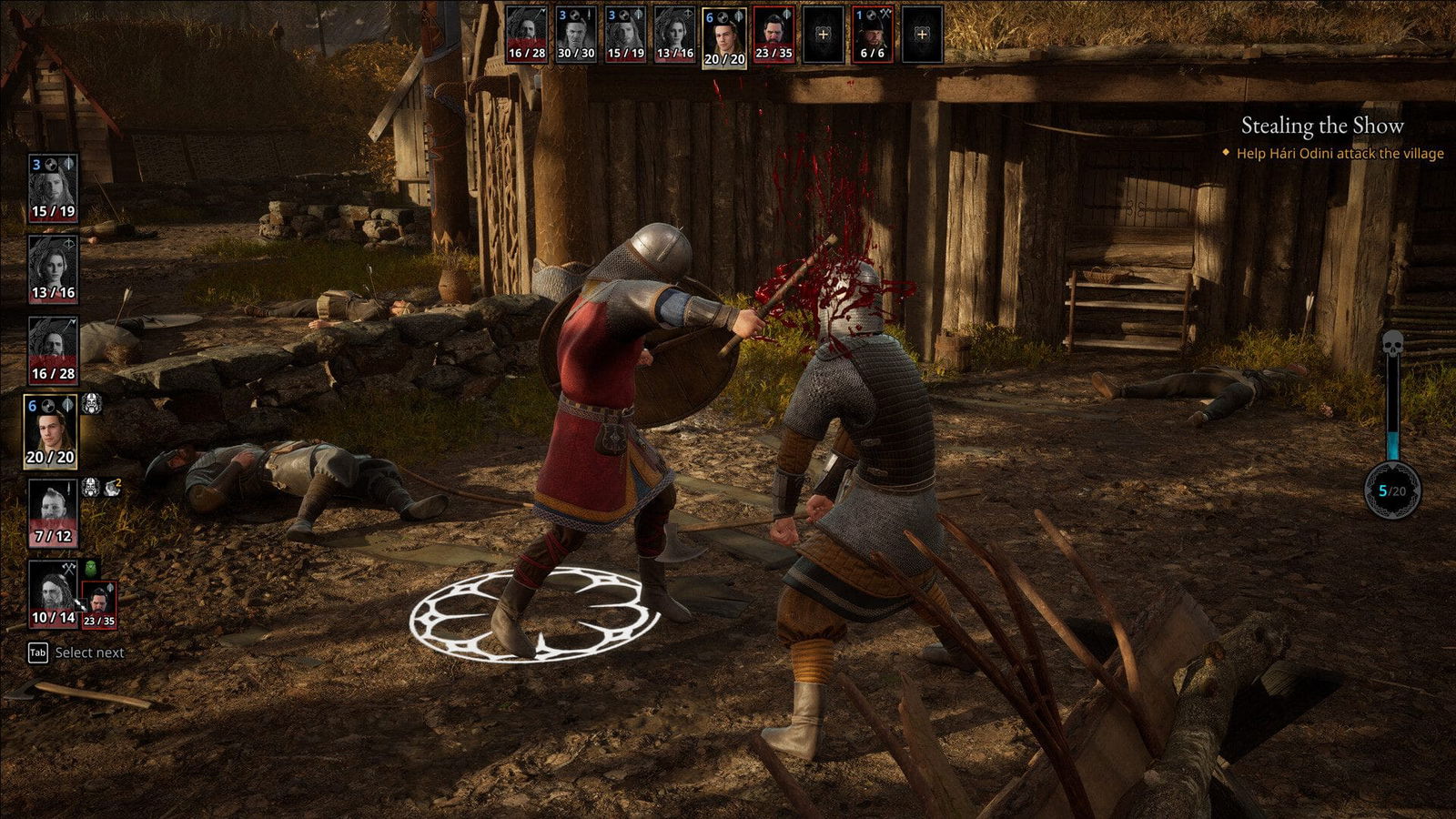Target the 23 / 35 enemy in turn order

773,35
